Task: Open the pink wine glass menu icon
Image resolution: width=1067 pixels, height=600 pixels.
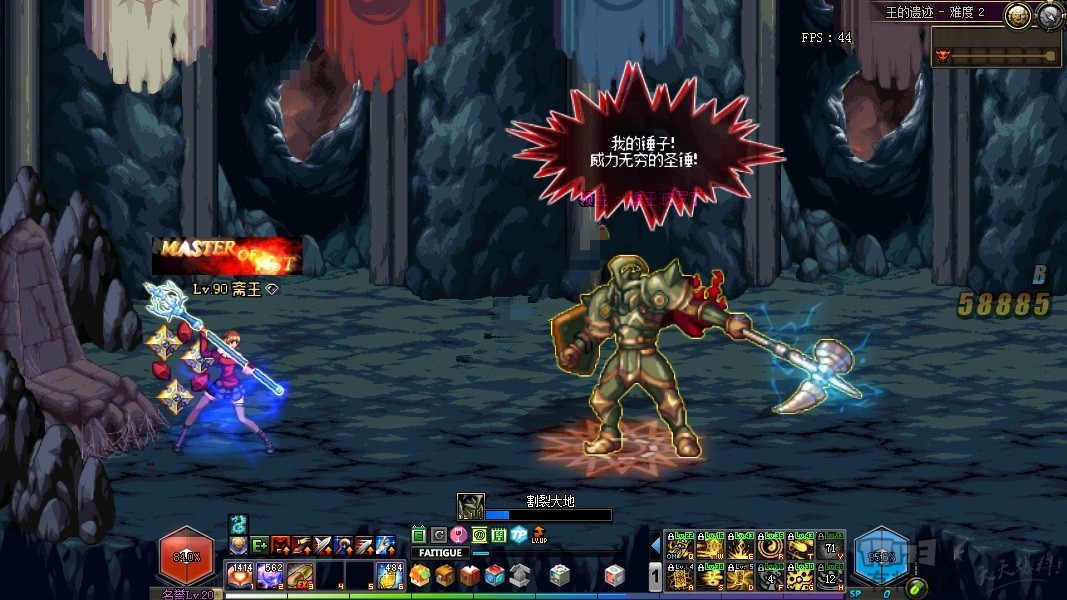Action: click(x=459, y=535)
